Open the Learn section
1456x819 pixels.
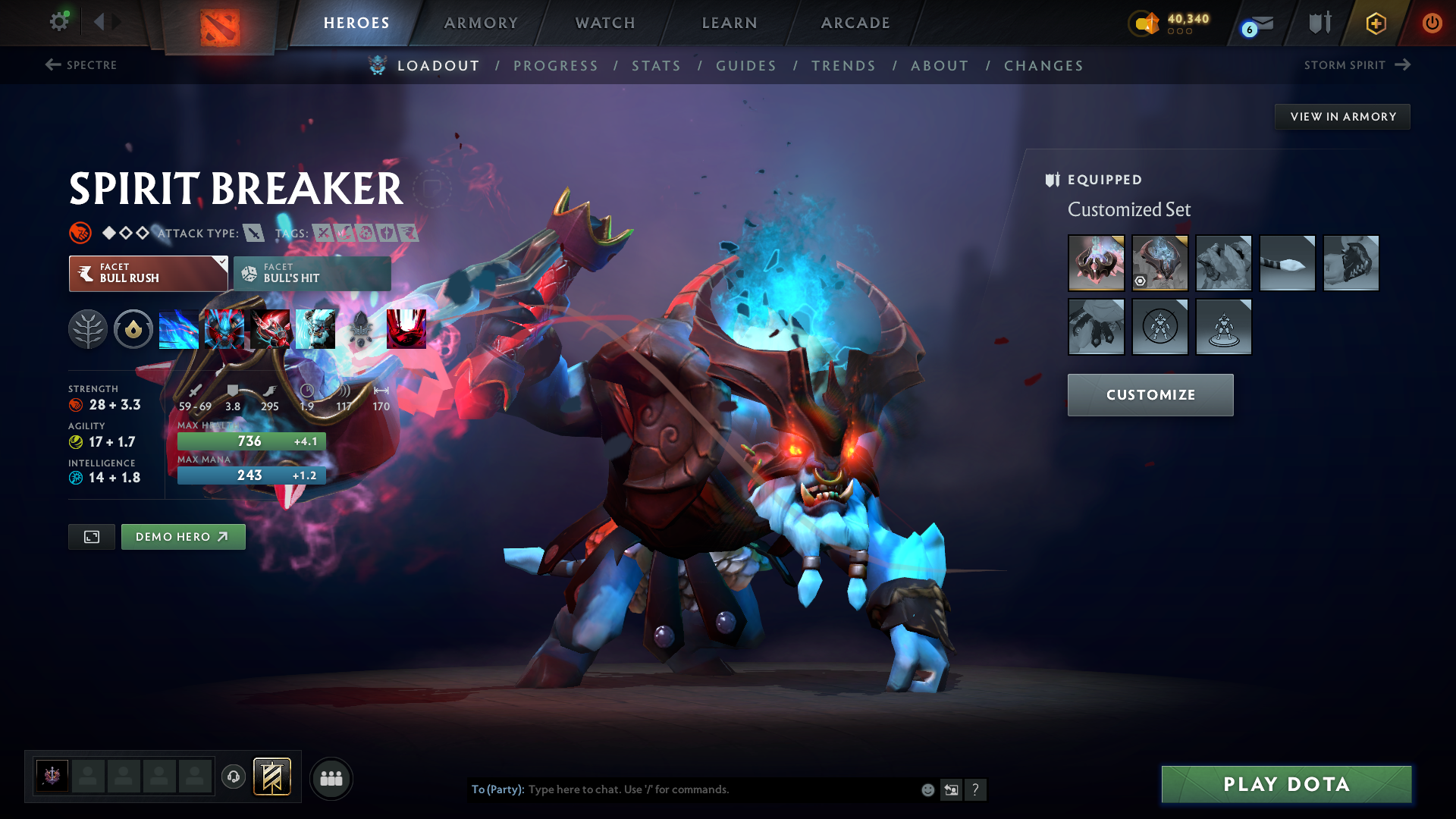(730, 23)
